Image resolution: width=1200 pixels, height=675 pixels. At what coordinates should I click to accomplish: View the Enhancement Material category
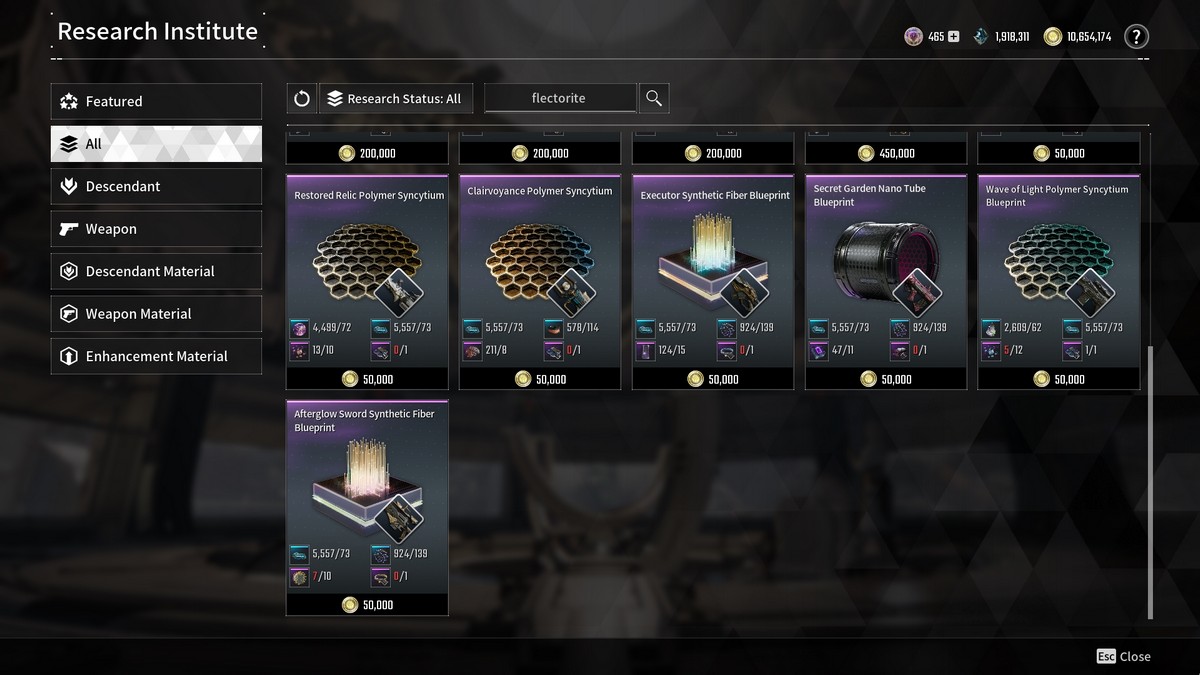pyautogui.click(x=156, y=357)
